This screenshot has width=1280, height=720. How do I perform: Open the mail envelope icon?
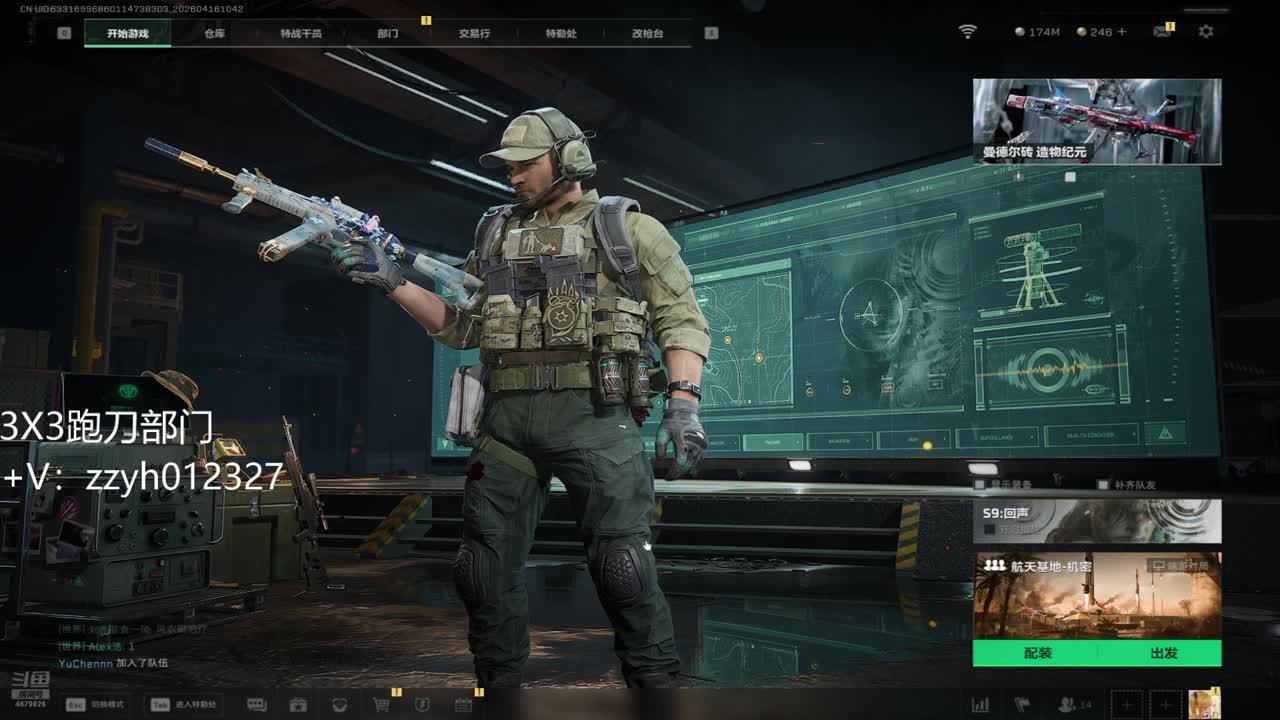click(1162, 32)
